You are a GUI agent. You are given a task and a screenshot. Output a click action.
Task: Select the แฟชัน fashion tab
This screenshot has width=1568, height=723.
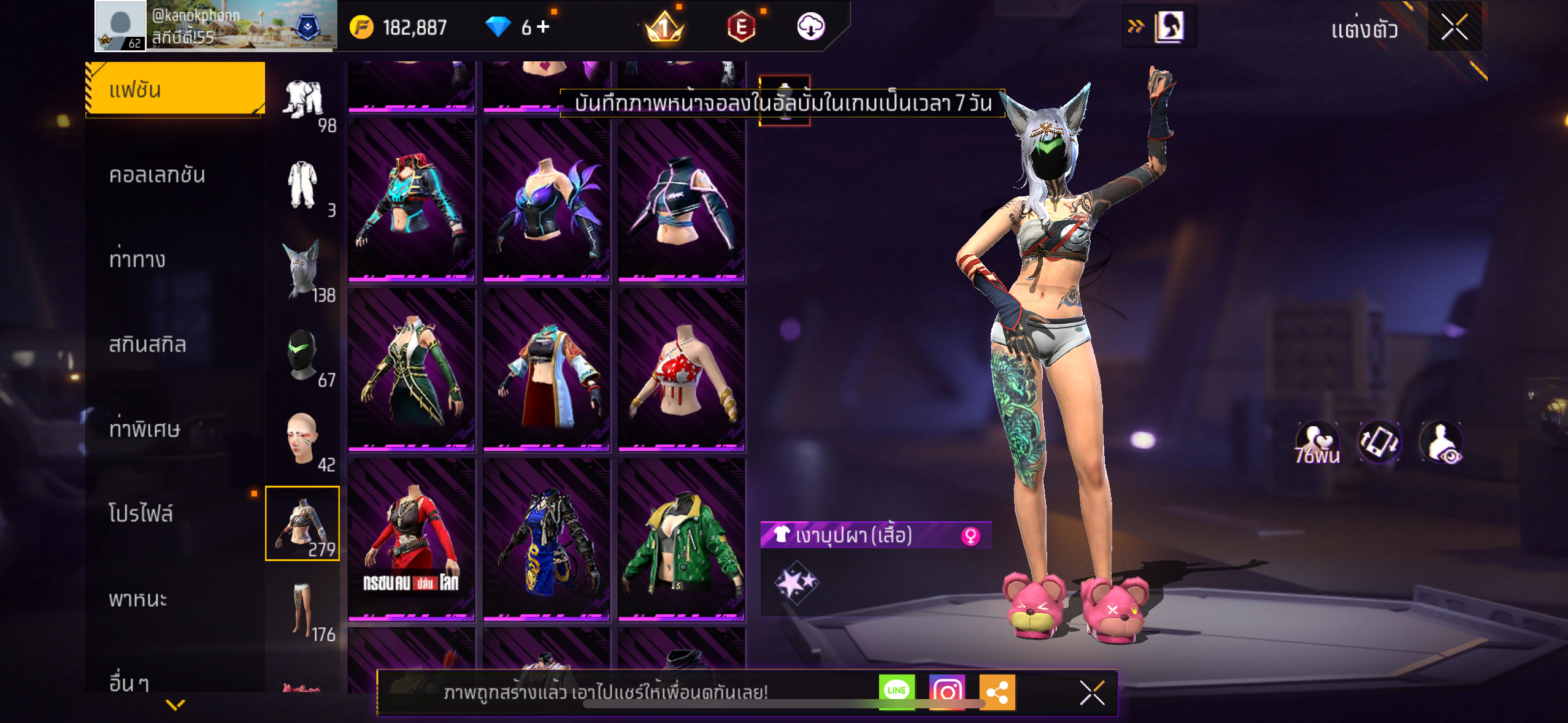coord(175,90)
